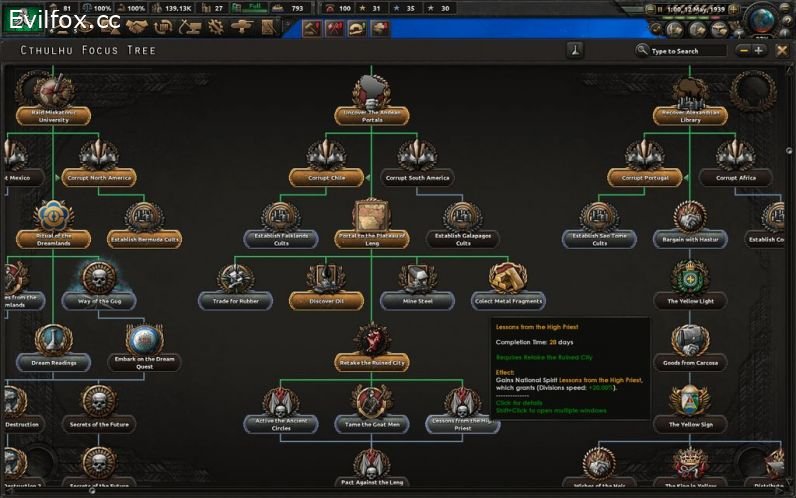Select the Corrupt Chile focus
796x498 pixels.
click(x=326, y=177)
